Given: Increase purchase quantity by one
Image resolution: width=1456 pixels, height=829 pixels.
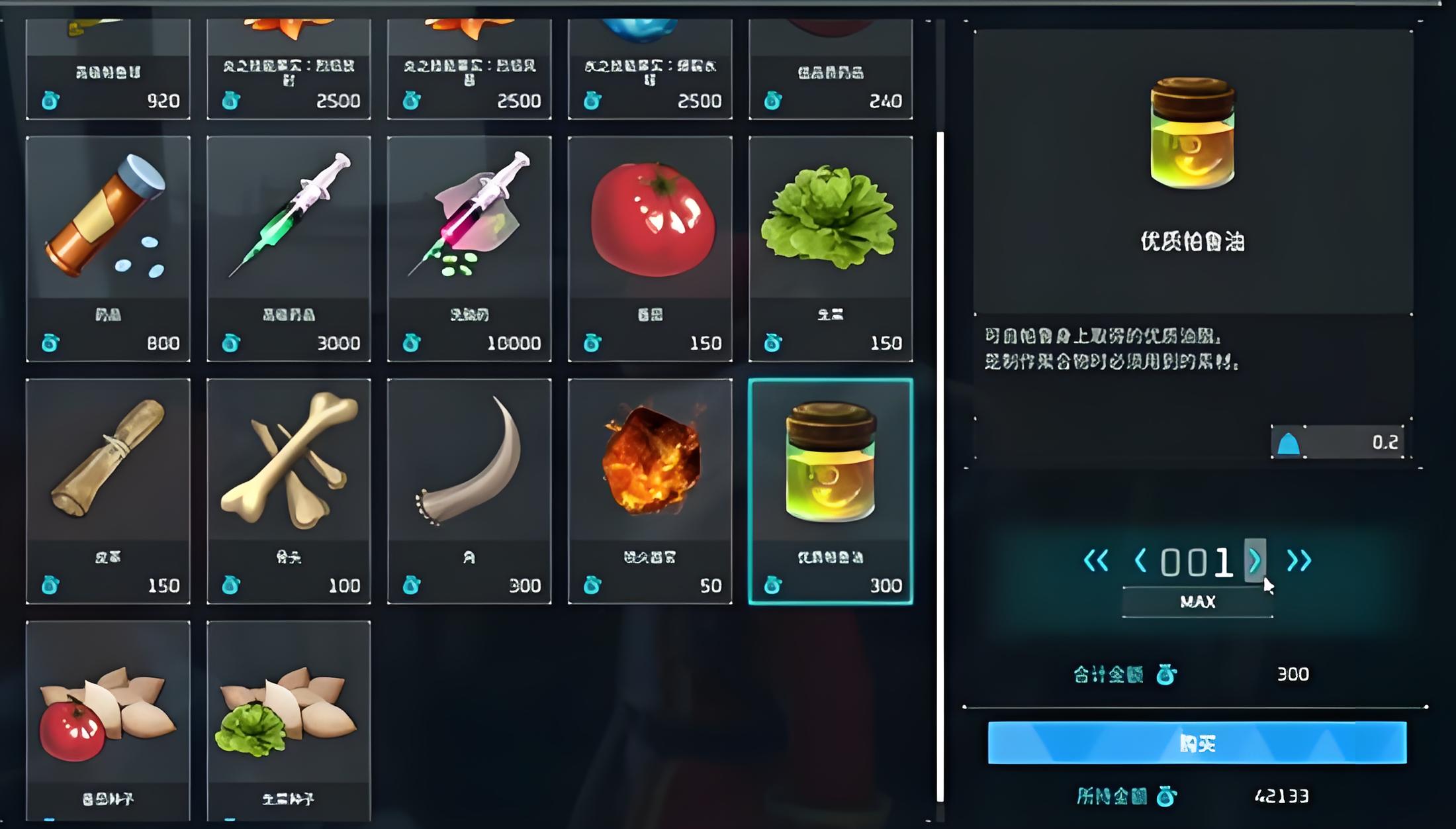Looking at the screenshot, I should (1255, 561).
